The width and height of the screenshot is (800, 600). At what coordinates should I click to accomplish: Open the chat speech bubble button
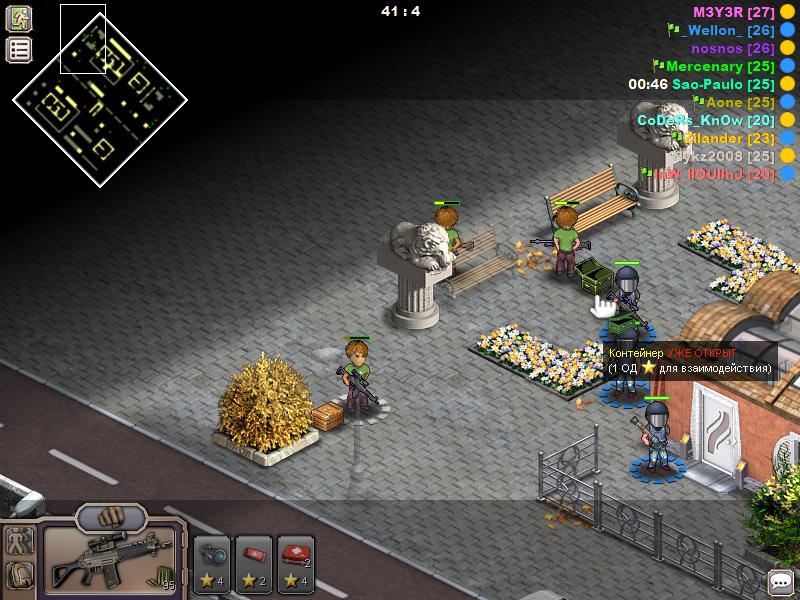point(781,581)
